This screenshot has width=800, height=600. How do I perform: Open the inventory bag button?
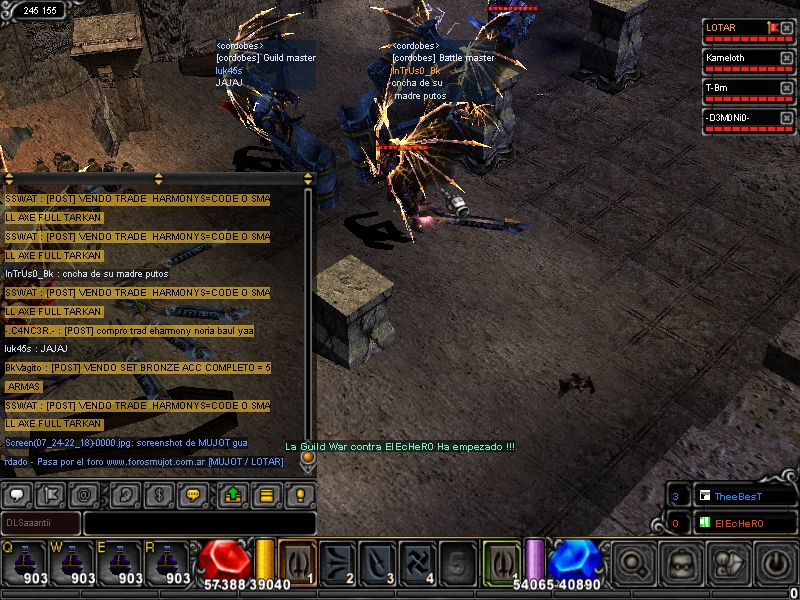(x=682, y=565)
